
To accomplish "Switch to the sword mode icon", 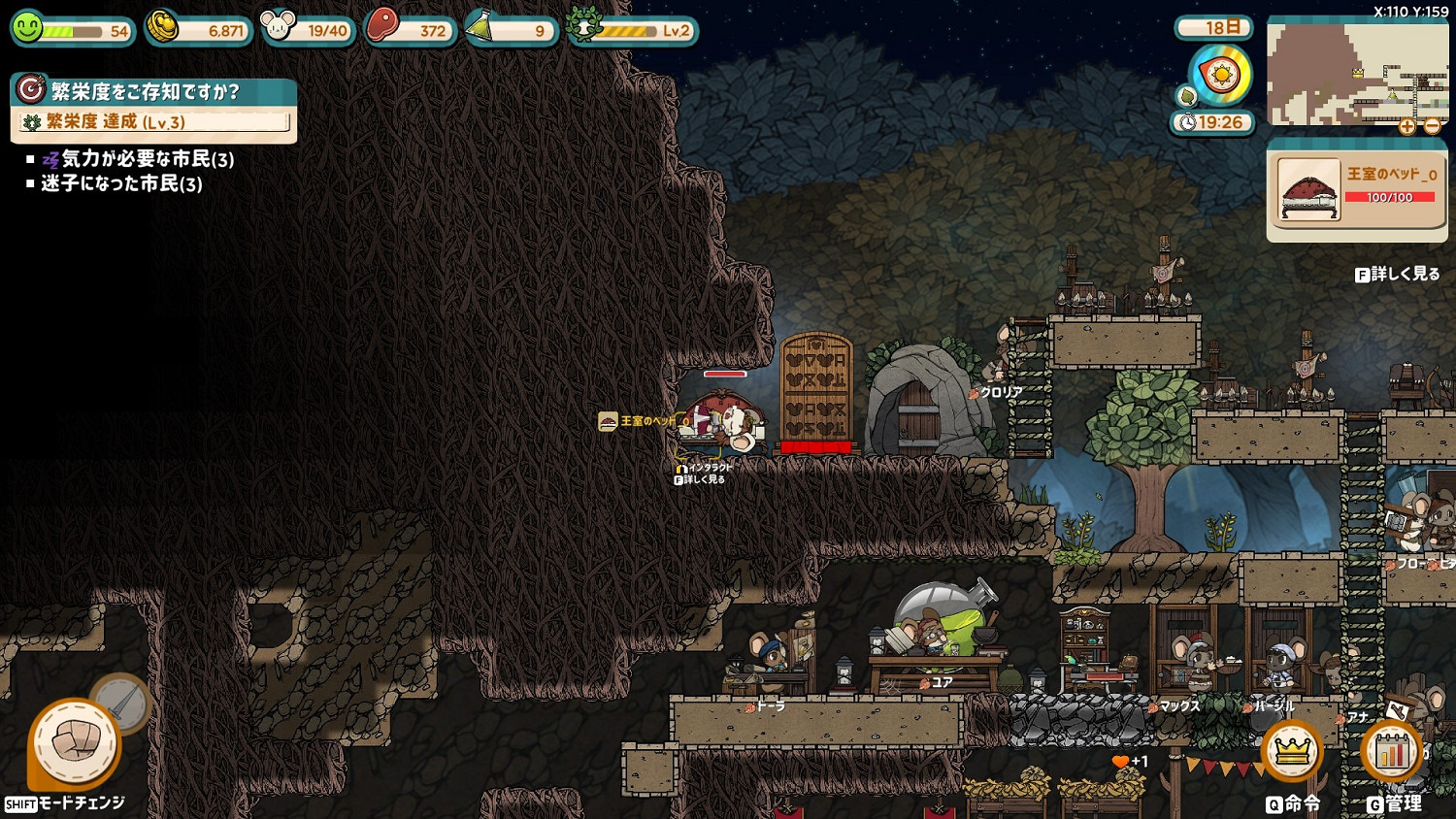I will tap(123, 701).
